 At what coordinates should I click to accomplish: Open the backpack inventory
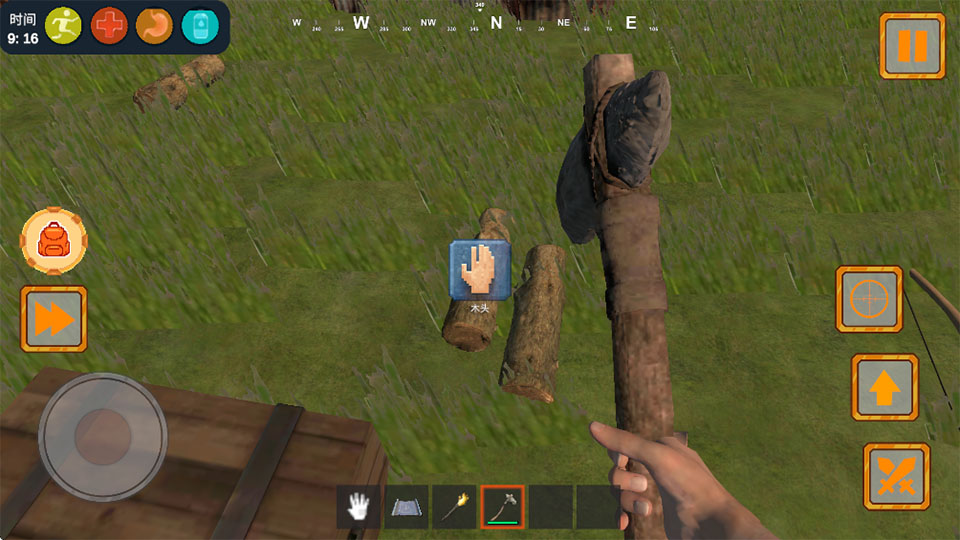pyautogui.click(x=53, y=241)
